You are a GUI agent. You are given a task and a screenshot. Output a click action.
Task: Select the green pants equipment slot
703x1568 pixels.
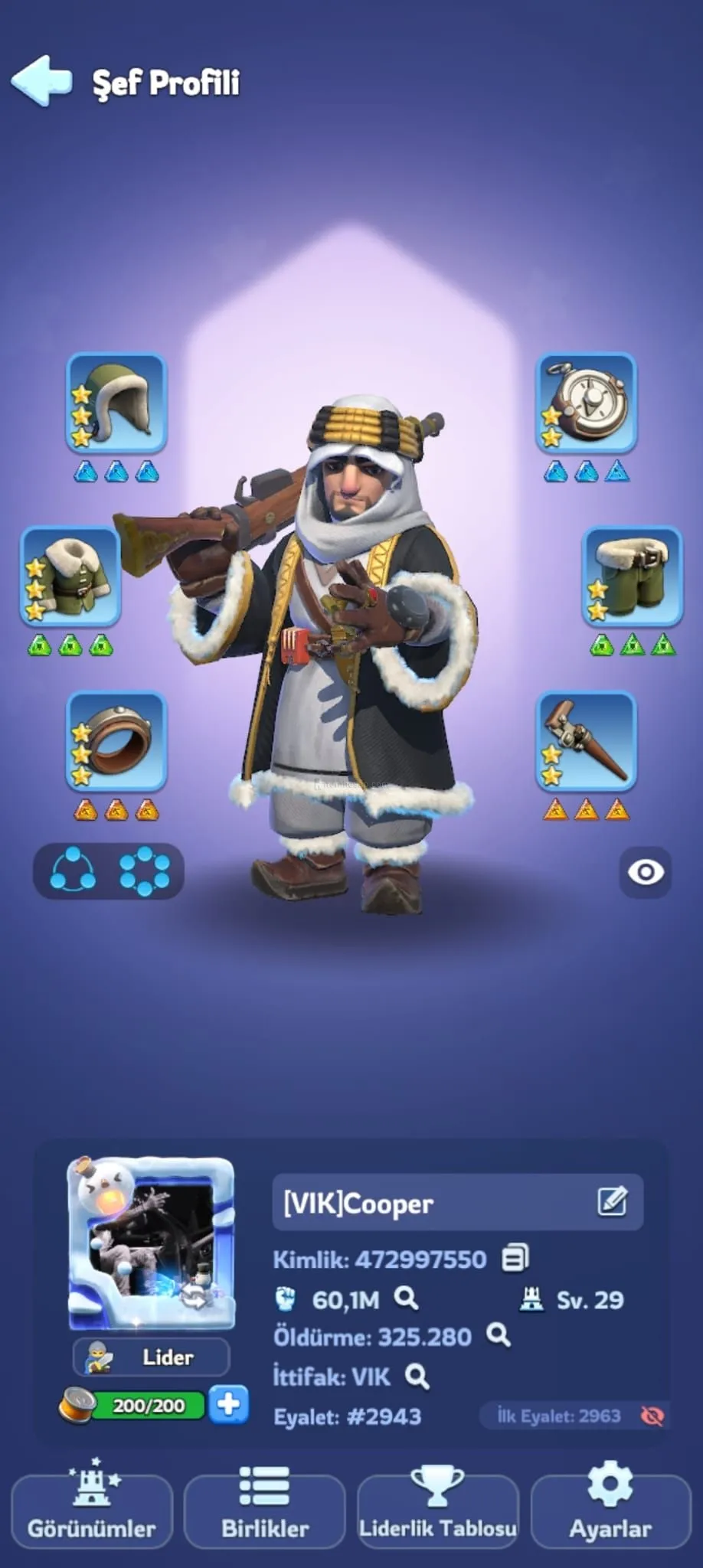632,576
